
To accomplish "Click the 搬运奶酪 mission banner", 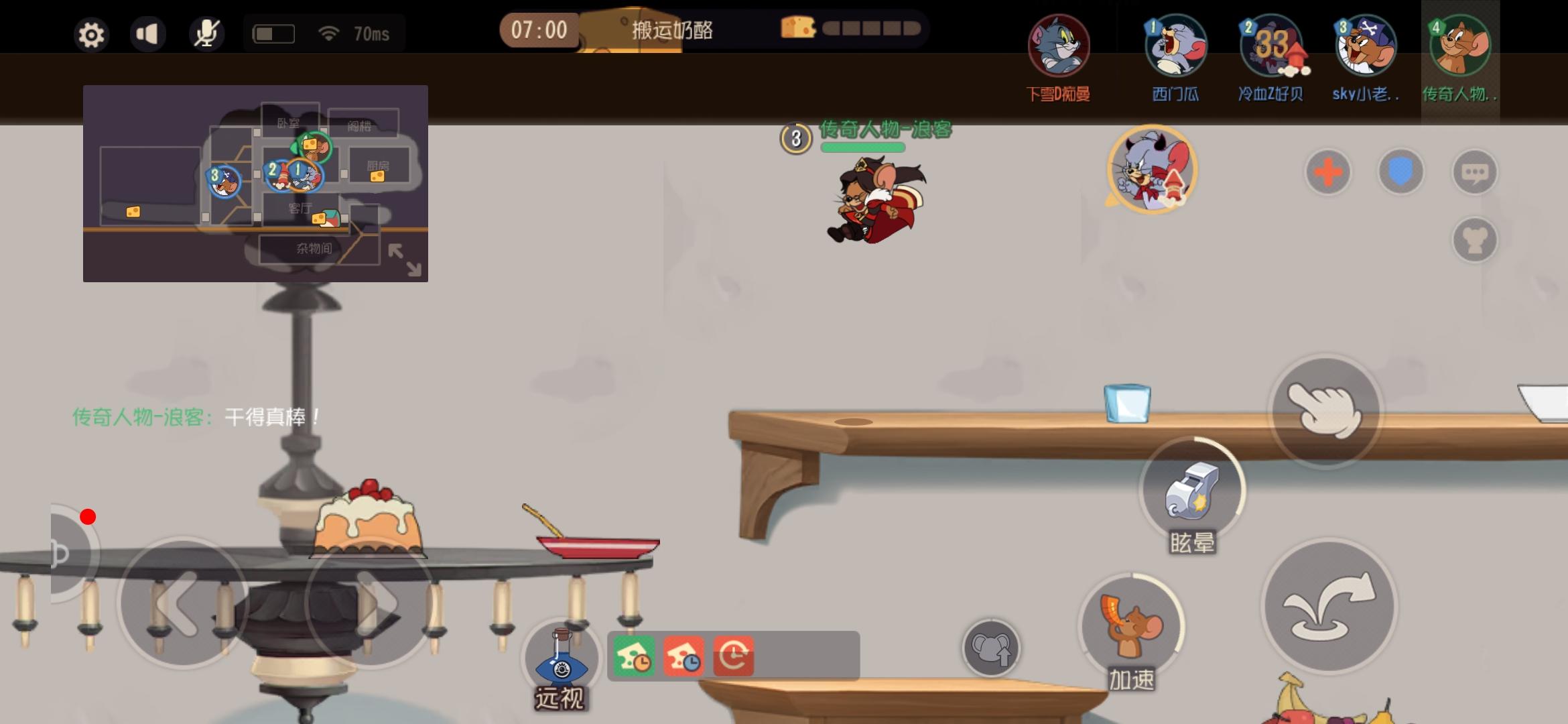I will (672, 29).
